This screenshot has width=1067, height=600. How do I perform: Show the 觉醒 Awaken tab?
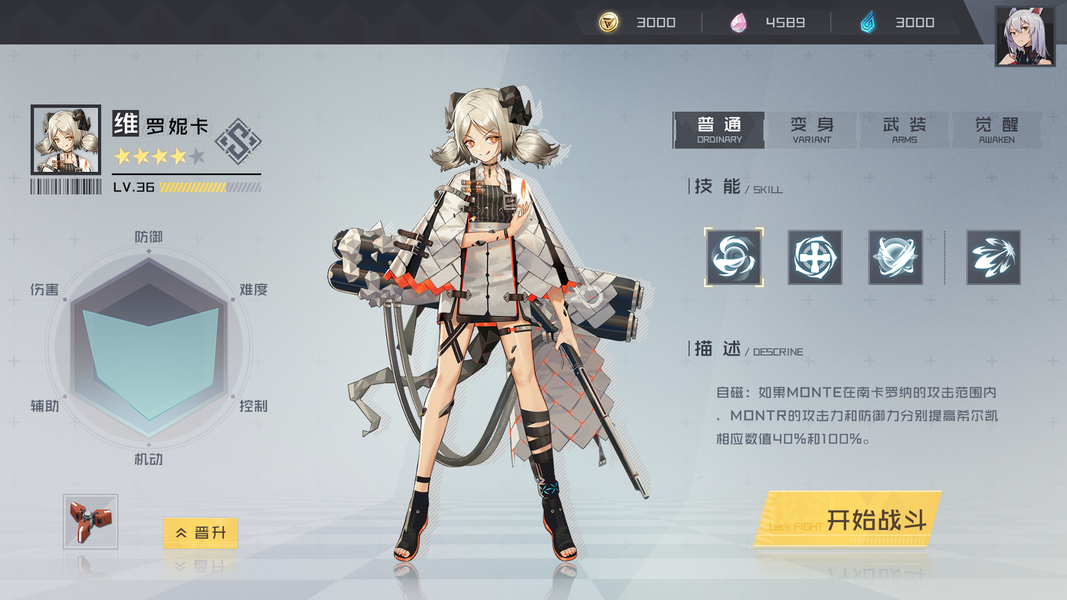996,129
